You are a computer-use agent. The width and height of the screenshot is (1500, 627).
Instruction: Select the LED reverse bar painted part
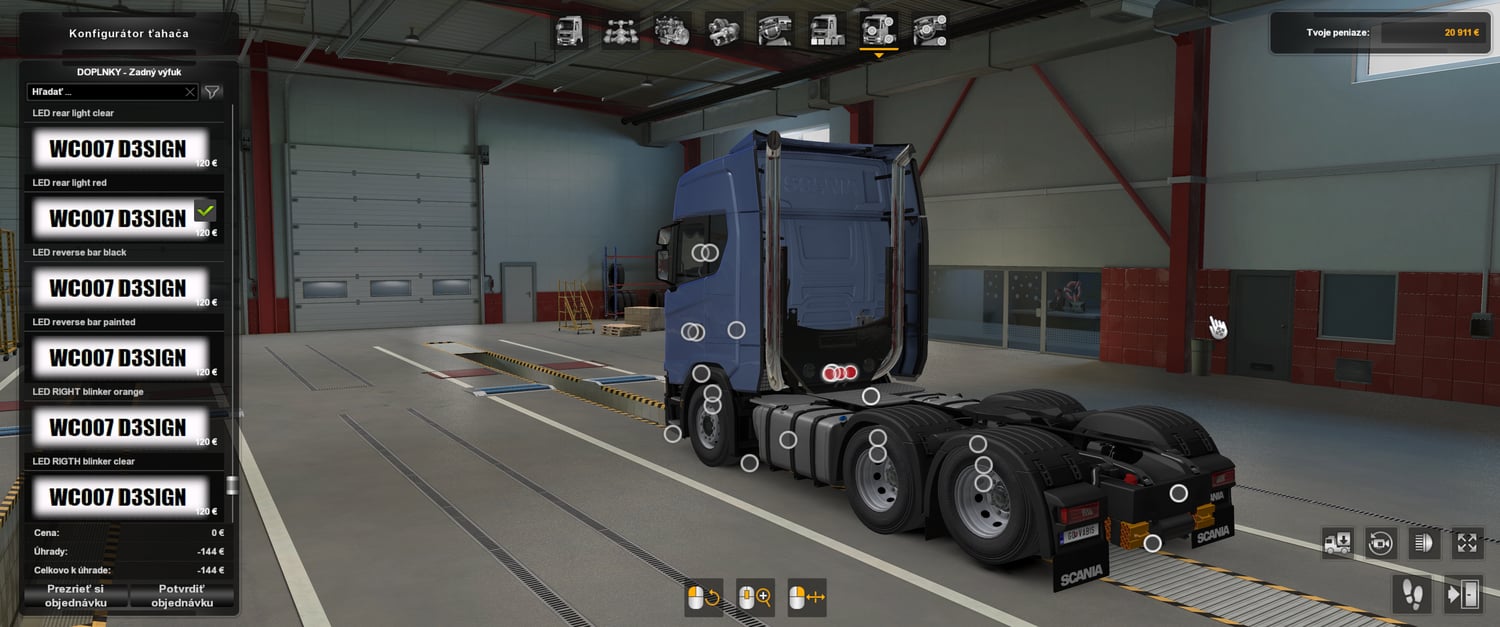click(119, 358)
